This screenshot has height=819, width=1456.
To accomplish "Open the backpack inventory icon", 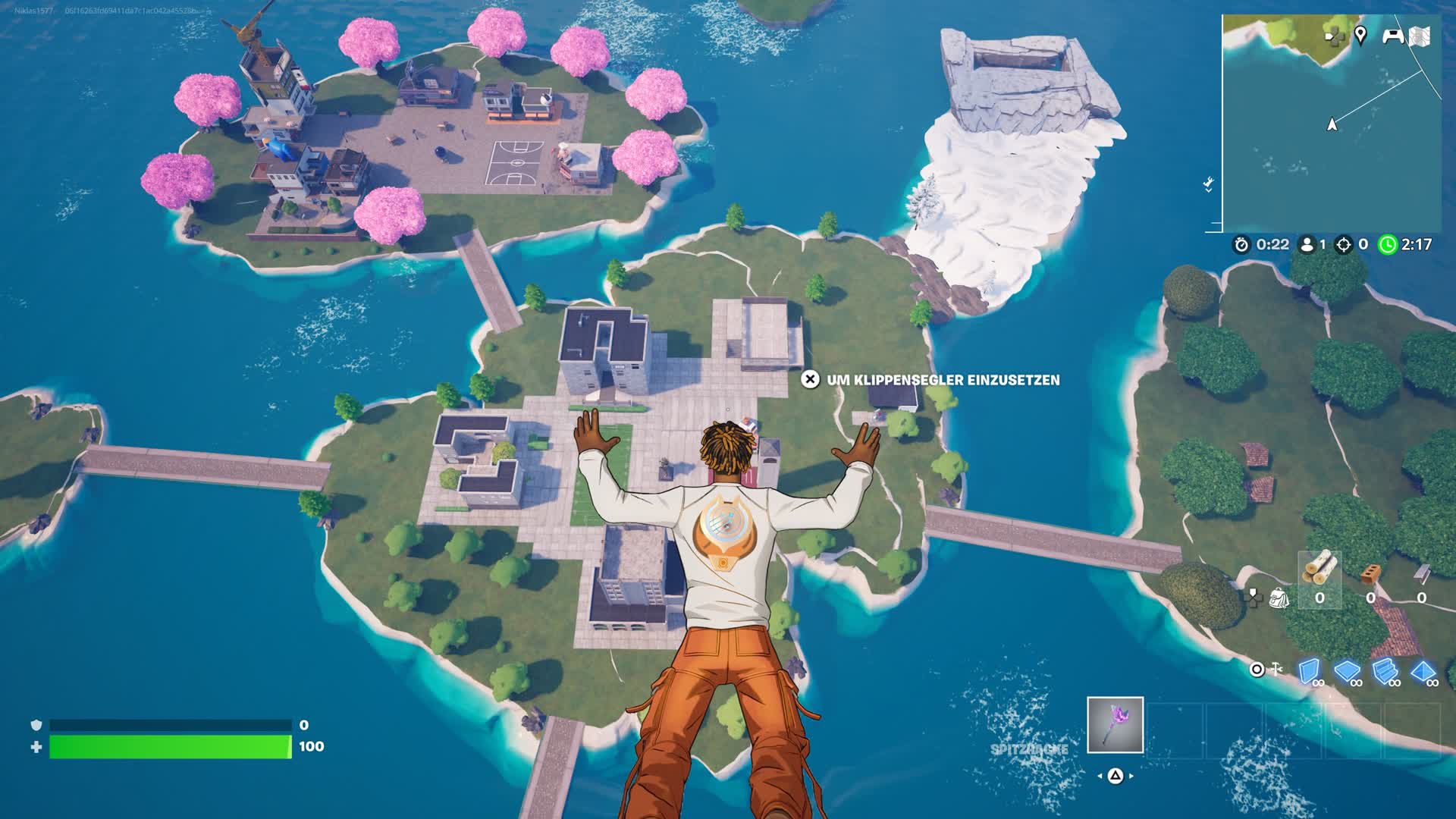I will 1279,598.
